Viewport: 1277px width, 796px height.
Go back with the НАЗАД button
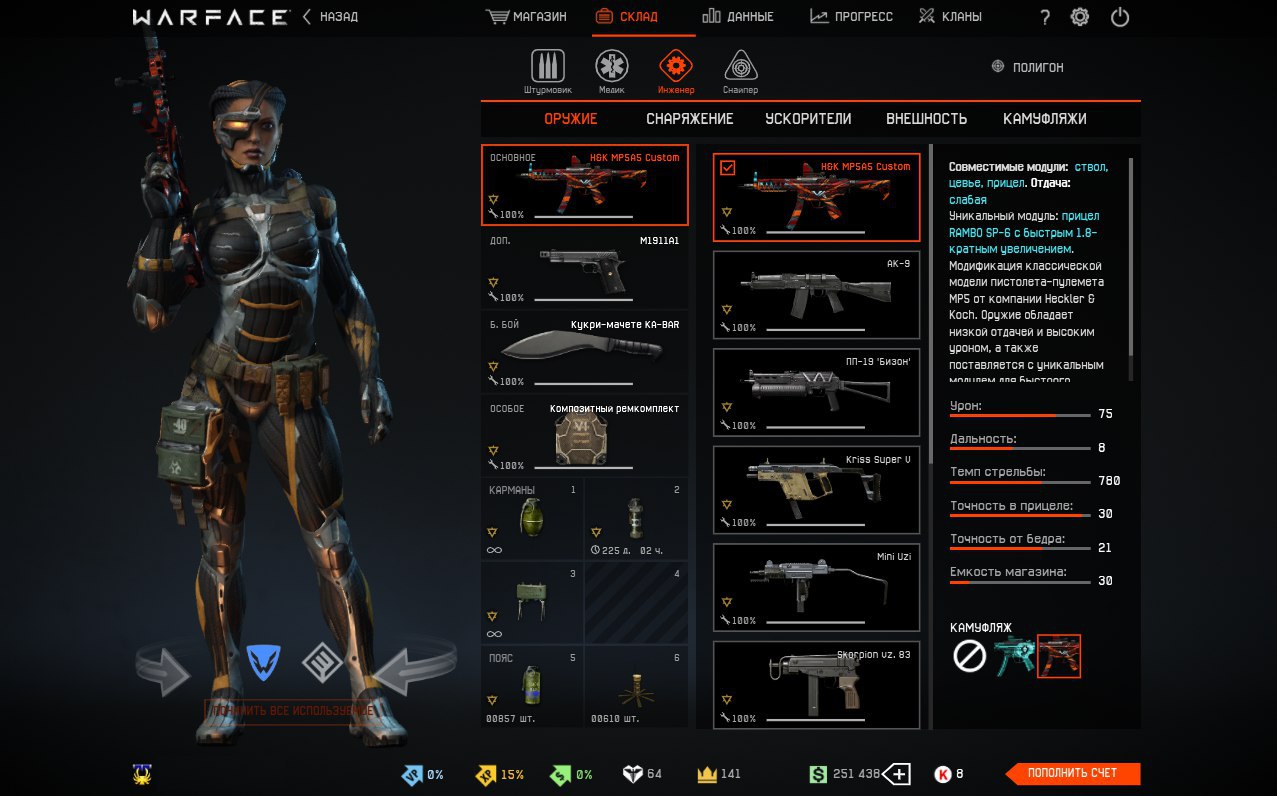coord(330,17)
